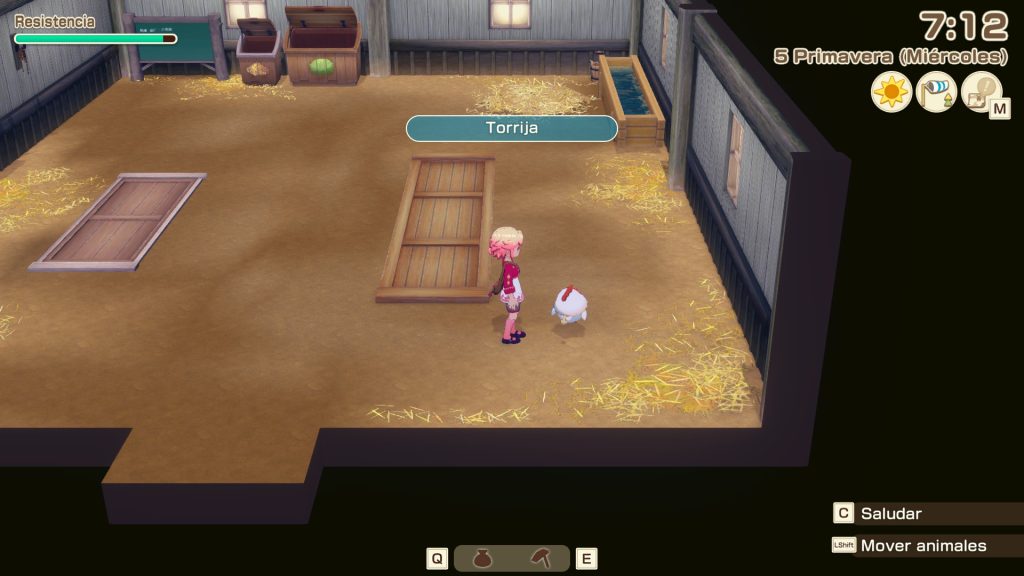The width and height of the screenshot is (1024, 576).
Task: Choose the Saludar action
Action: [890, 513]
